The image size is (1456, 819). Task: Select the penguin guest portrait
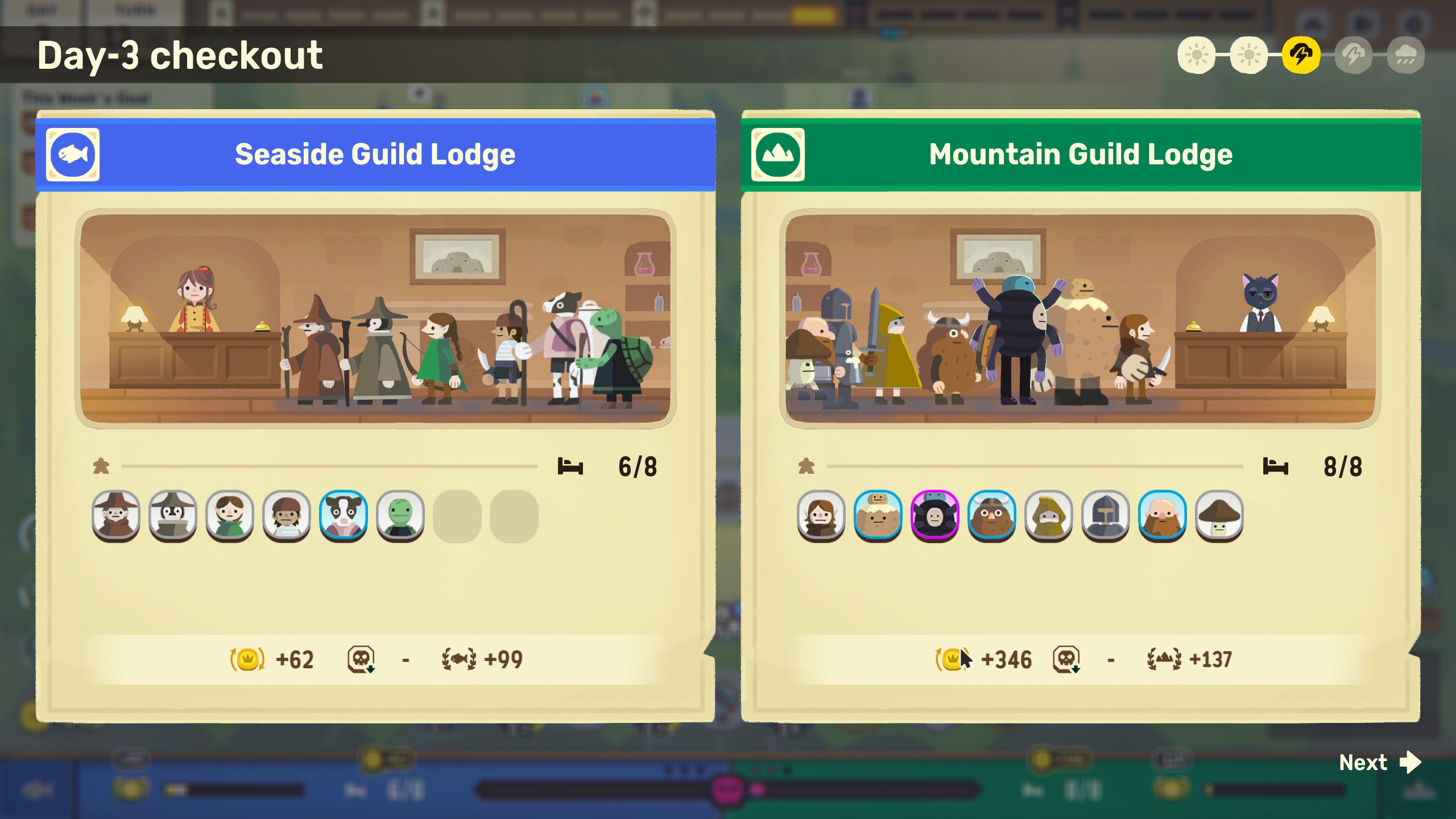[x=173, y=515]
